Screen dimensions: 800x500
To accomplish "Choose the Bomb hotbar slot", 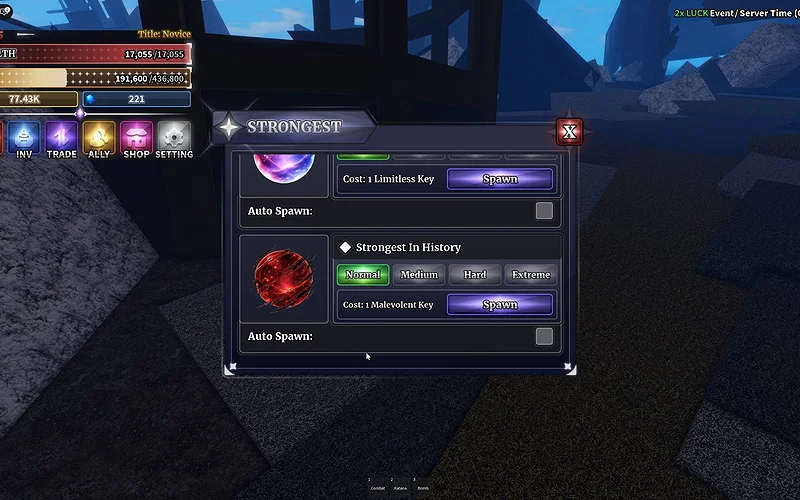I will pos(423,486).
